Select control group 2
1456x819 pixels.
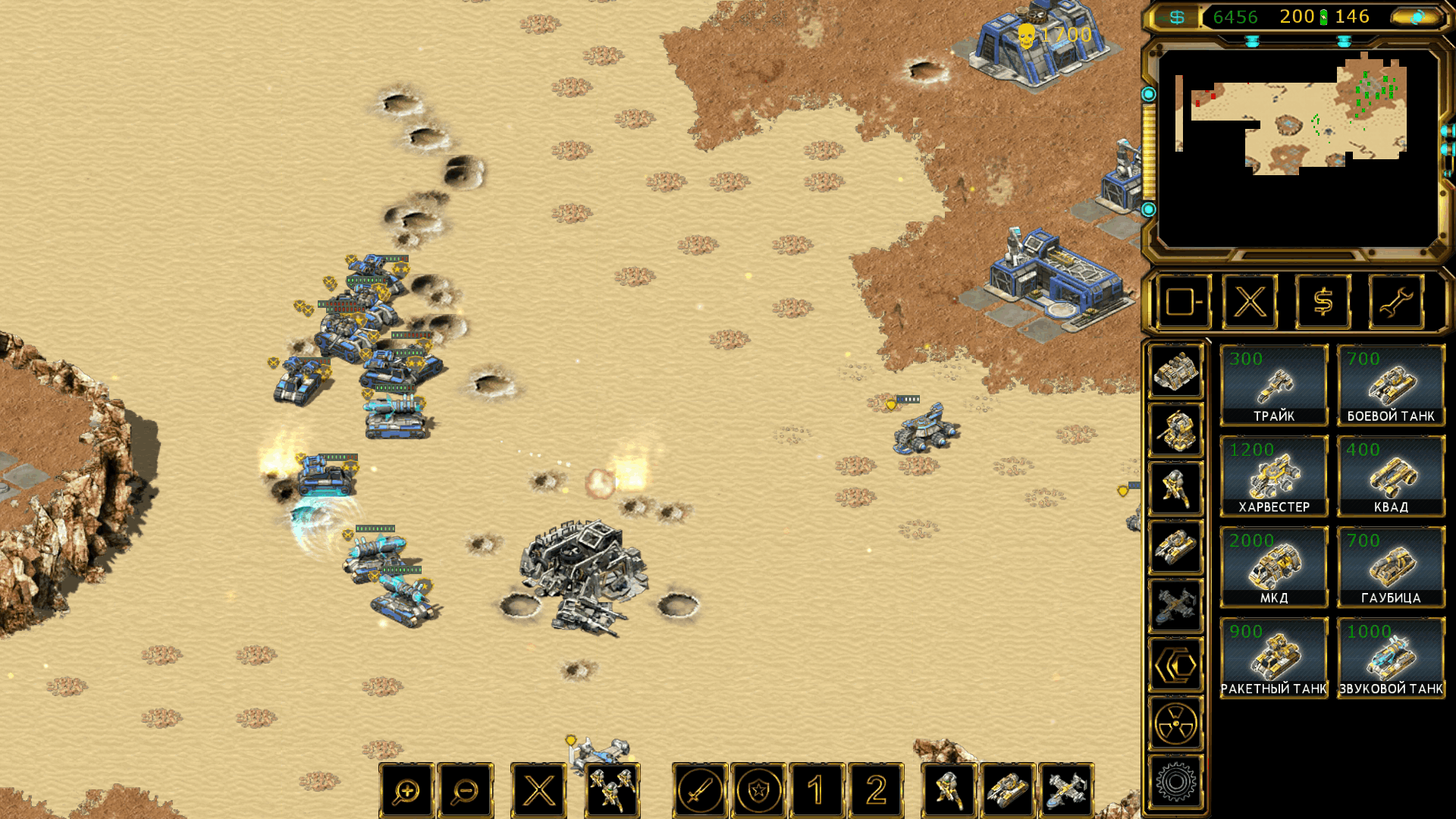click(876, 791)
